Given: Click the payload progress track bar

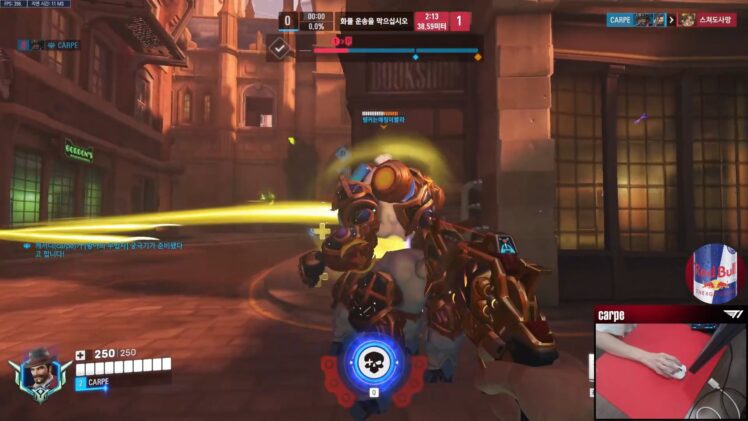Looking at the screenshot, I should pyautogui.click(x=398, y=49).
